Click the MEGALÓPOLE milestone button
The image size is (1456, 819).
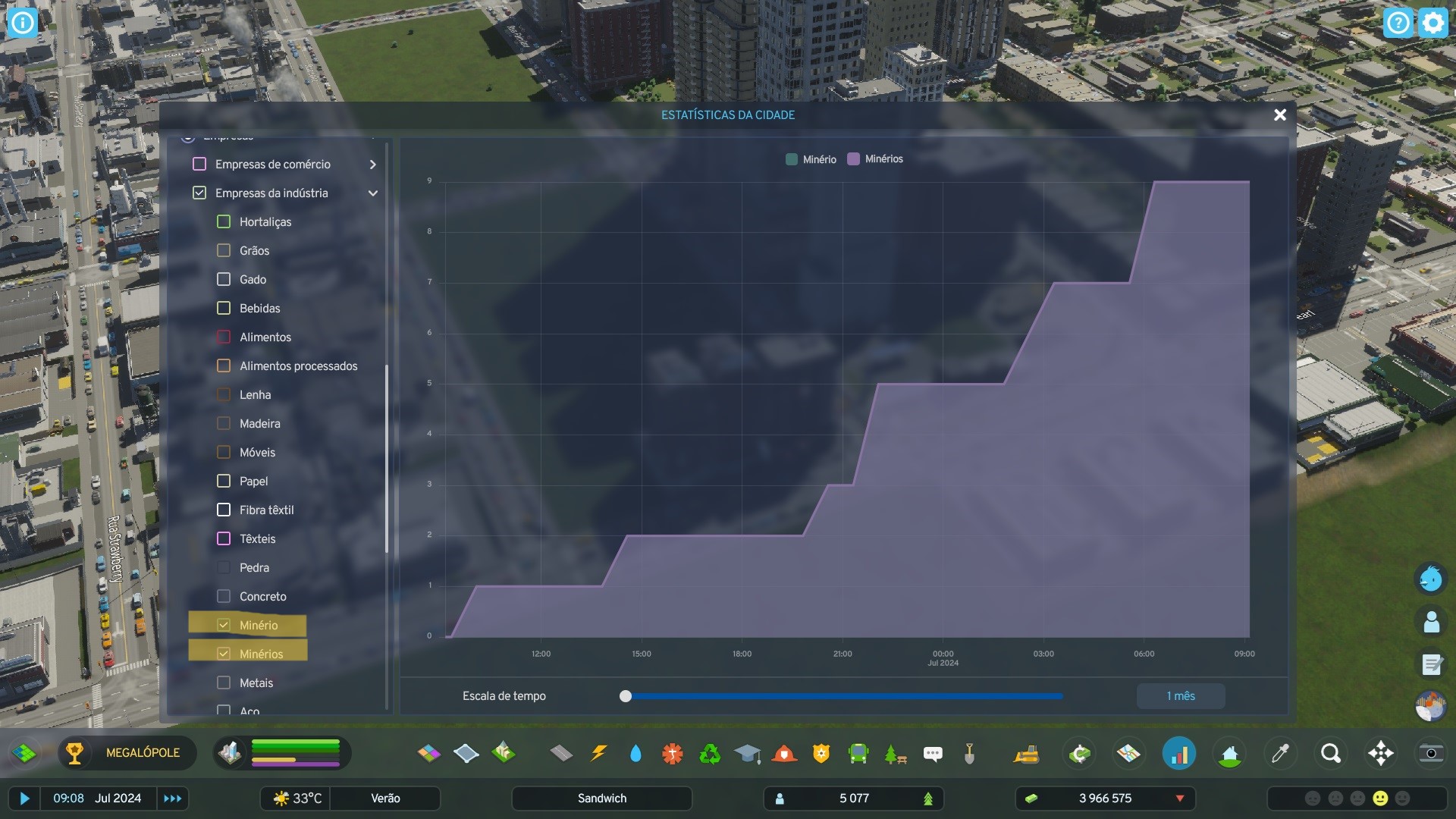127,753
